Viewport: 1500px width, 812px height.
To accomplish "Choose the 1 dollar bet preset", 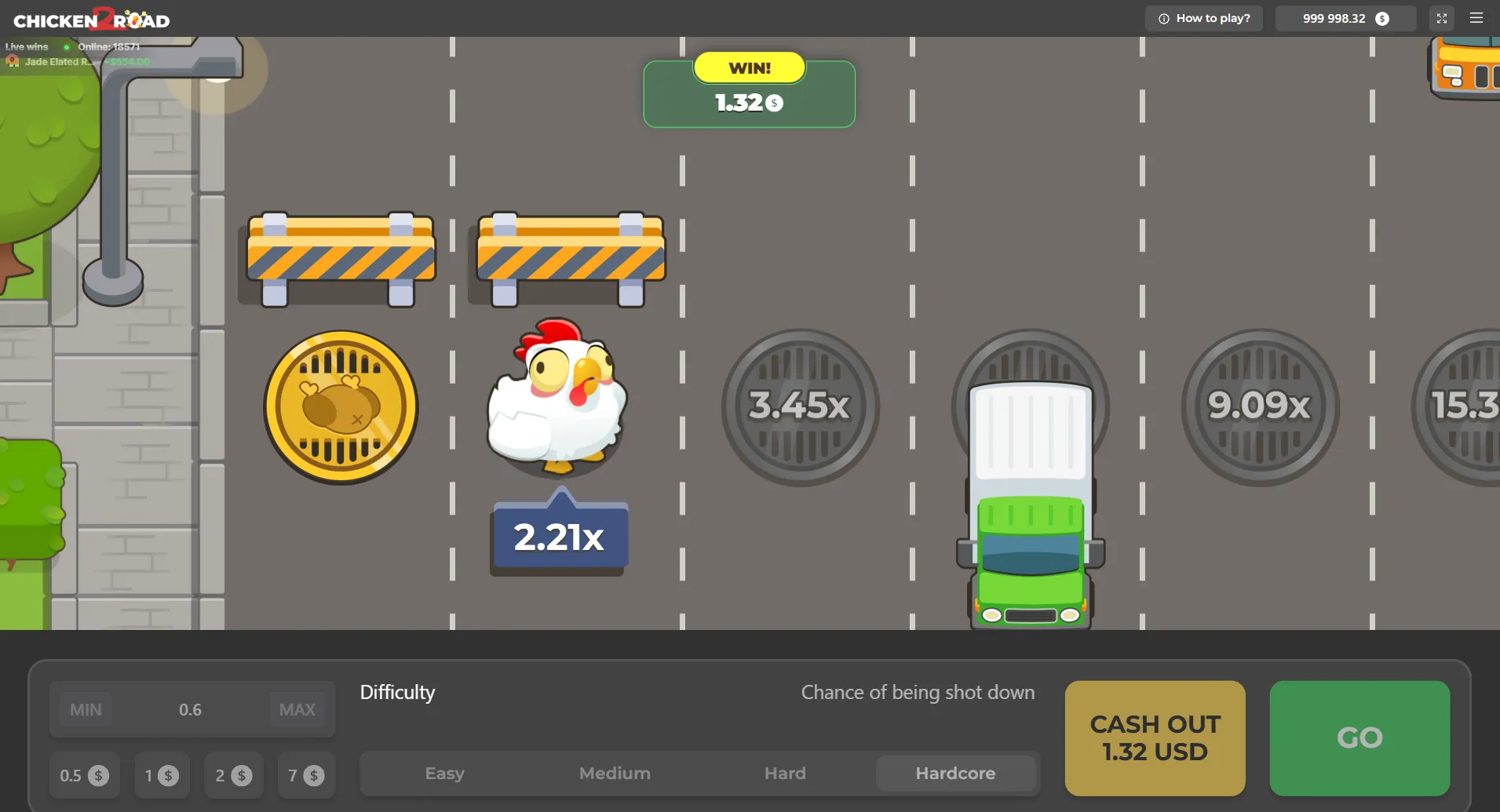I will tap(162, 775).
